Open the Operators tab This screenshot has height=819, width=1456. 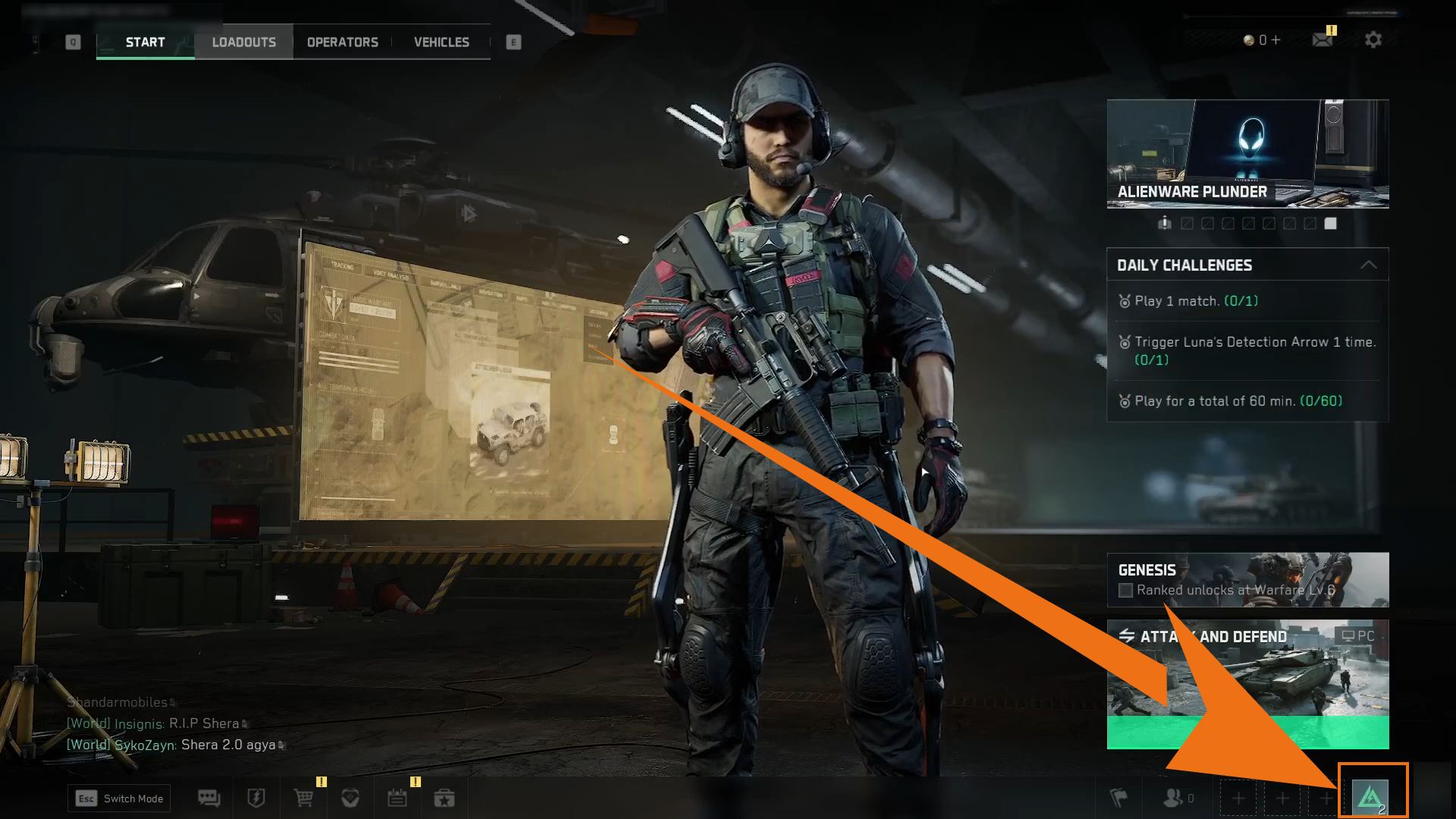click(x=342, y=42)
